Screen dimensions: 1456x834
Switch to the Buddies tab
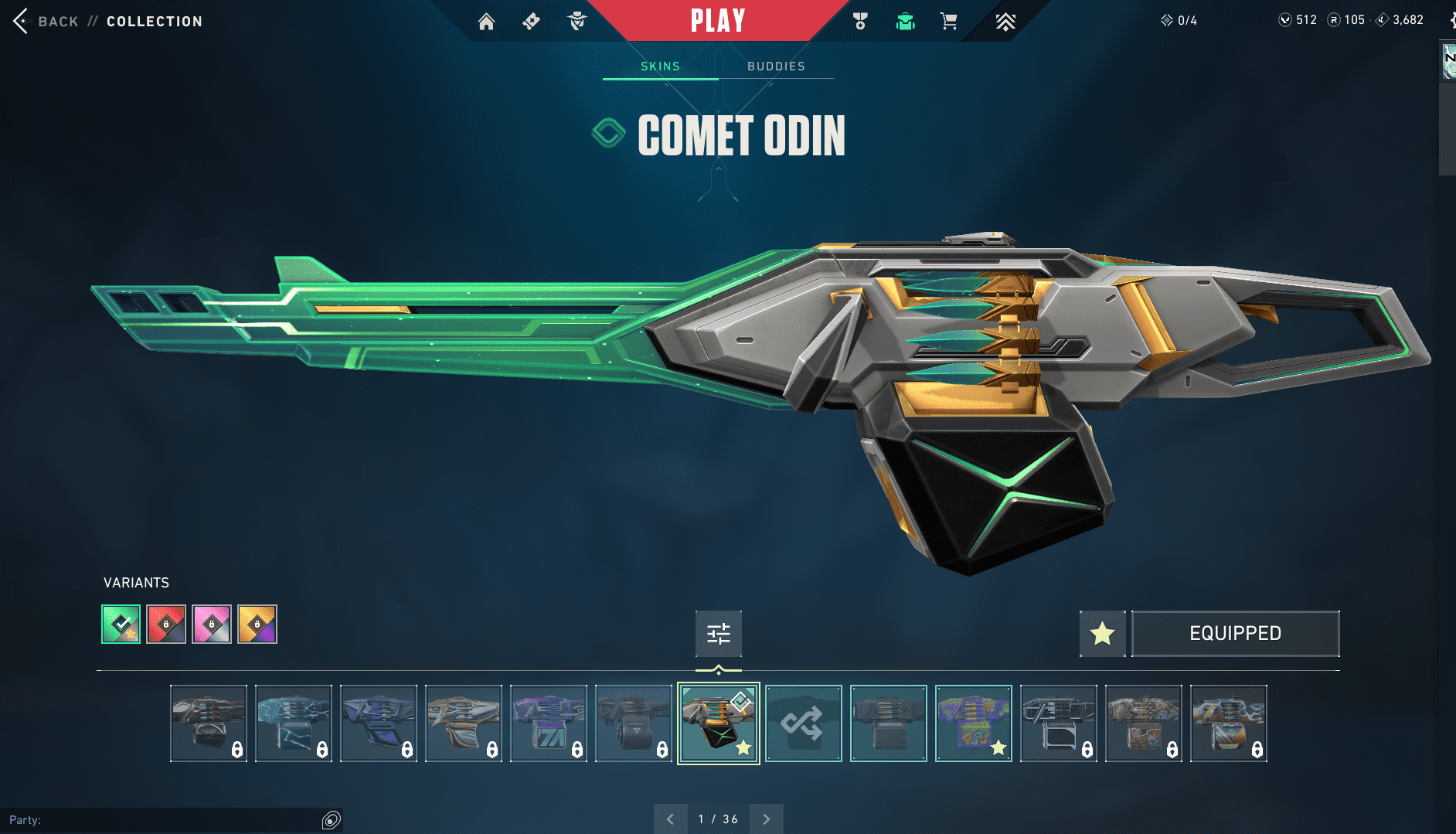tap(776, 66)
